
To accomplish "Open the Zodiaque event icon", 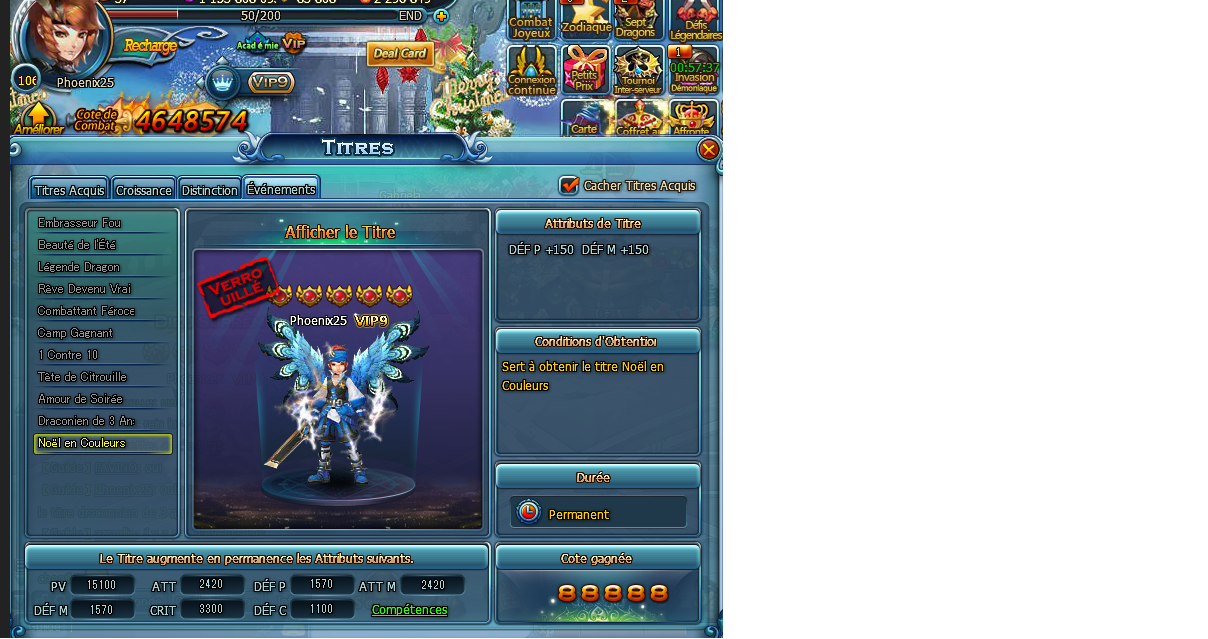I will click(x=586, y=19).
